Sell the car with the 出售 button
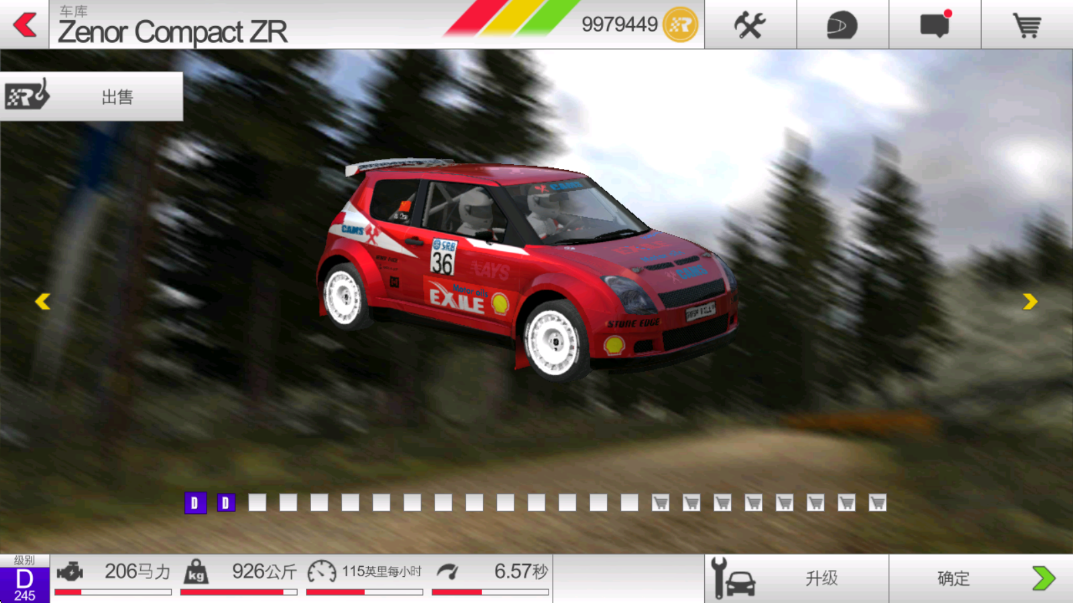Viewport: 1073px width, 603px height. 92,97
